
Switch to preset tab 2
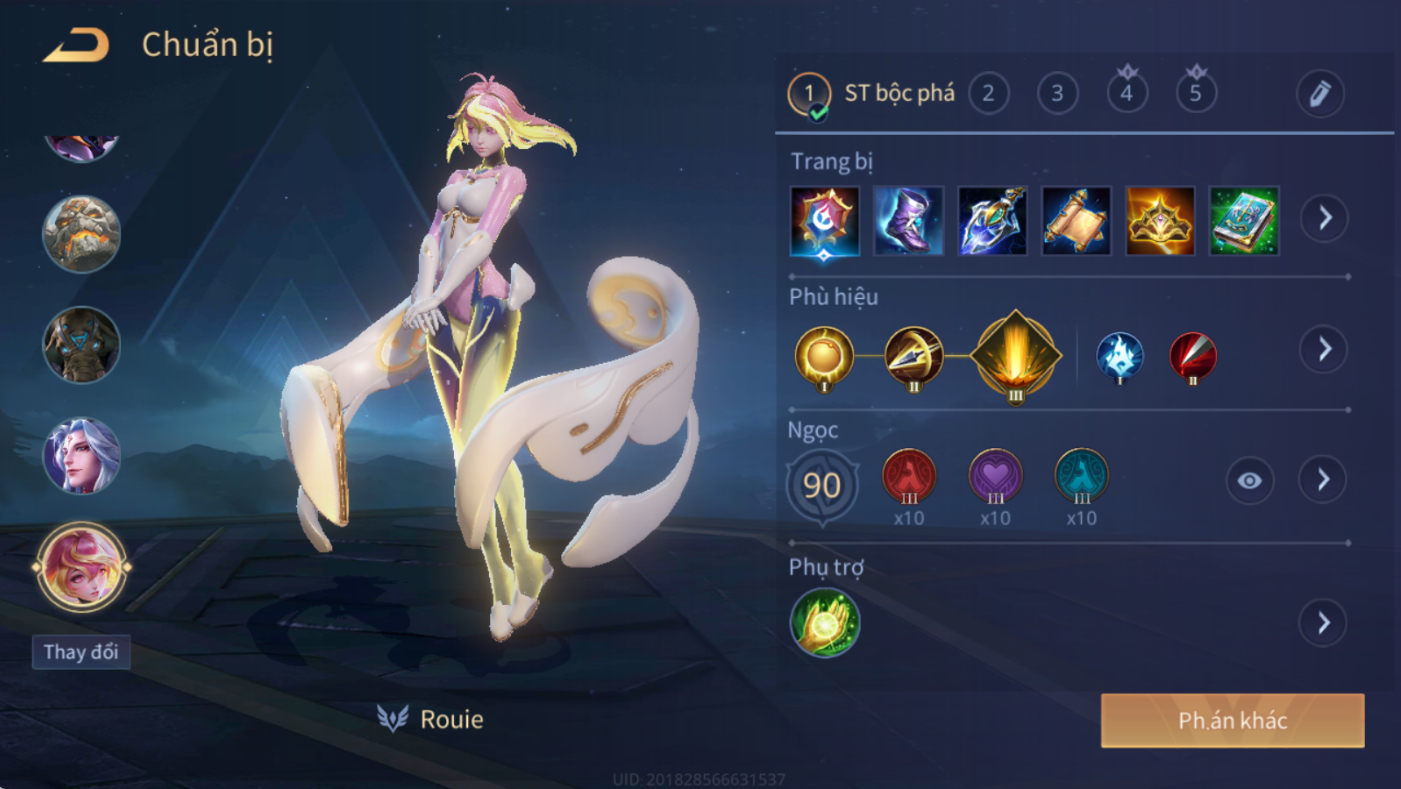(988, 94)
